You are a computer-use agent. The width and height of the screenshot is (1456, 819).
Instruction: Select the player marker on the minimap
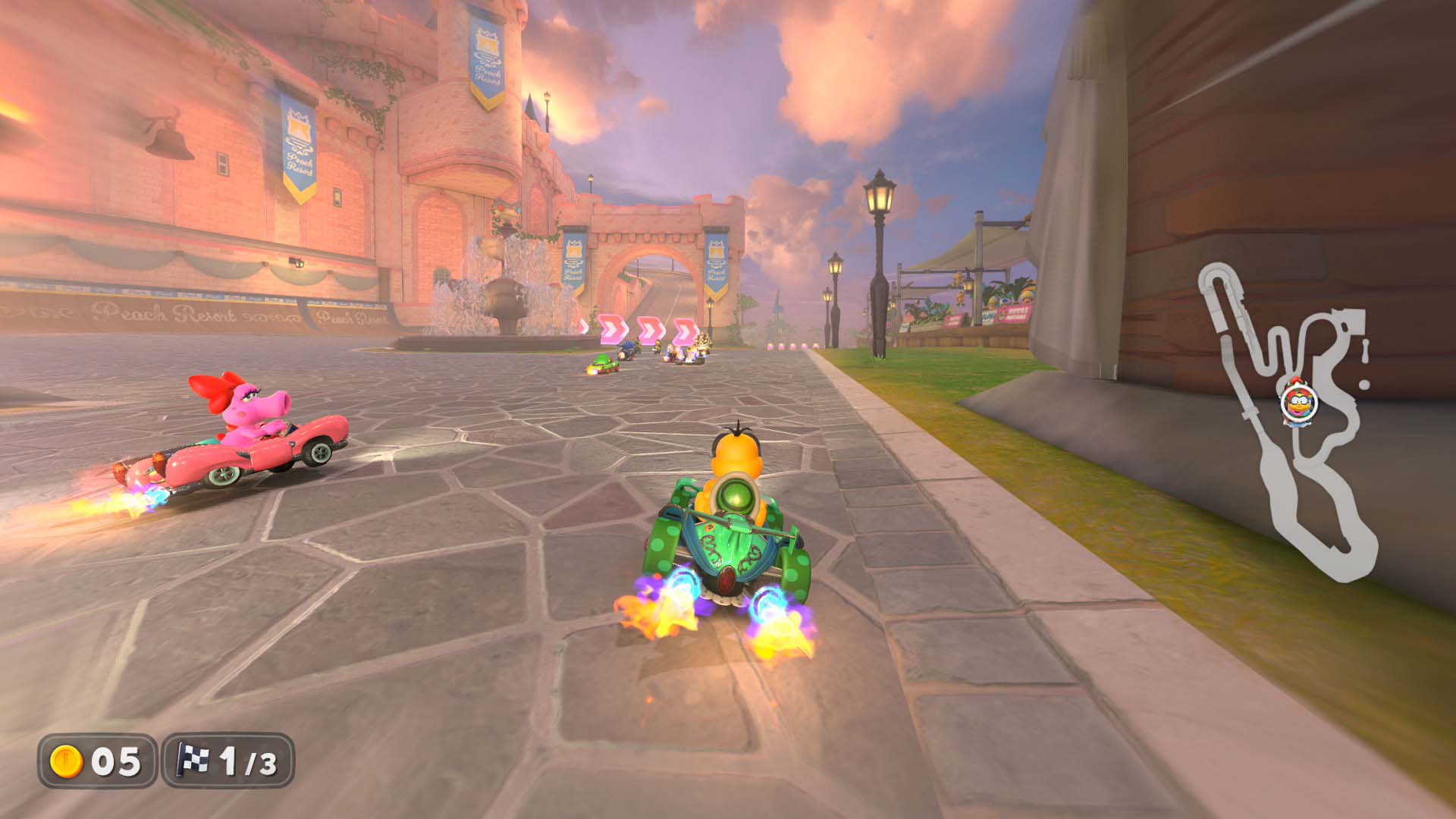1299,403
